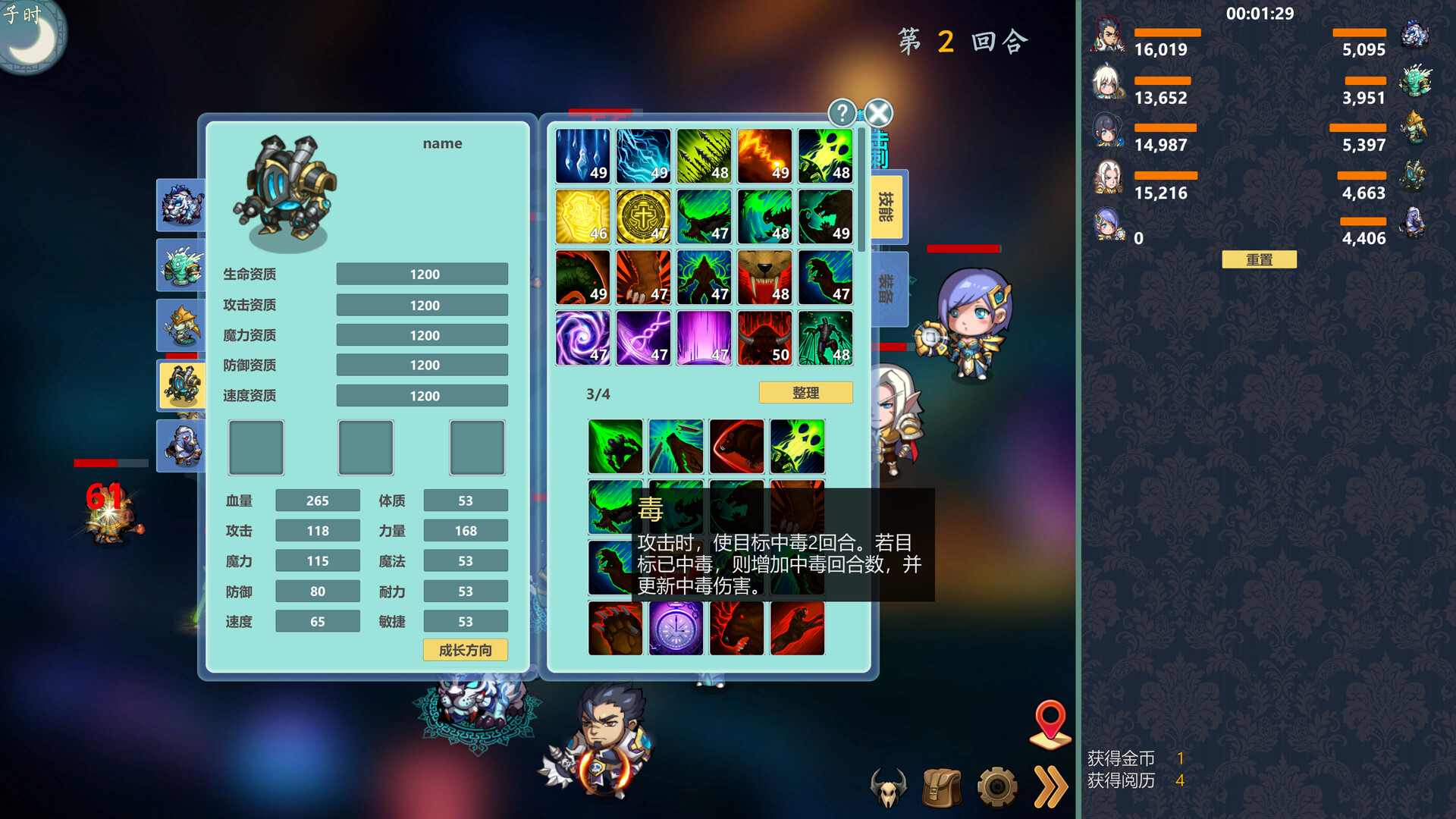
Task: Select the purple clock skill in the bag
Action: point(676,628)
